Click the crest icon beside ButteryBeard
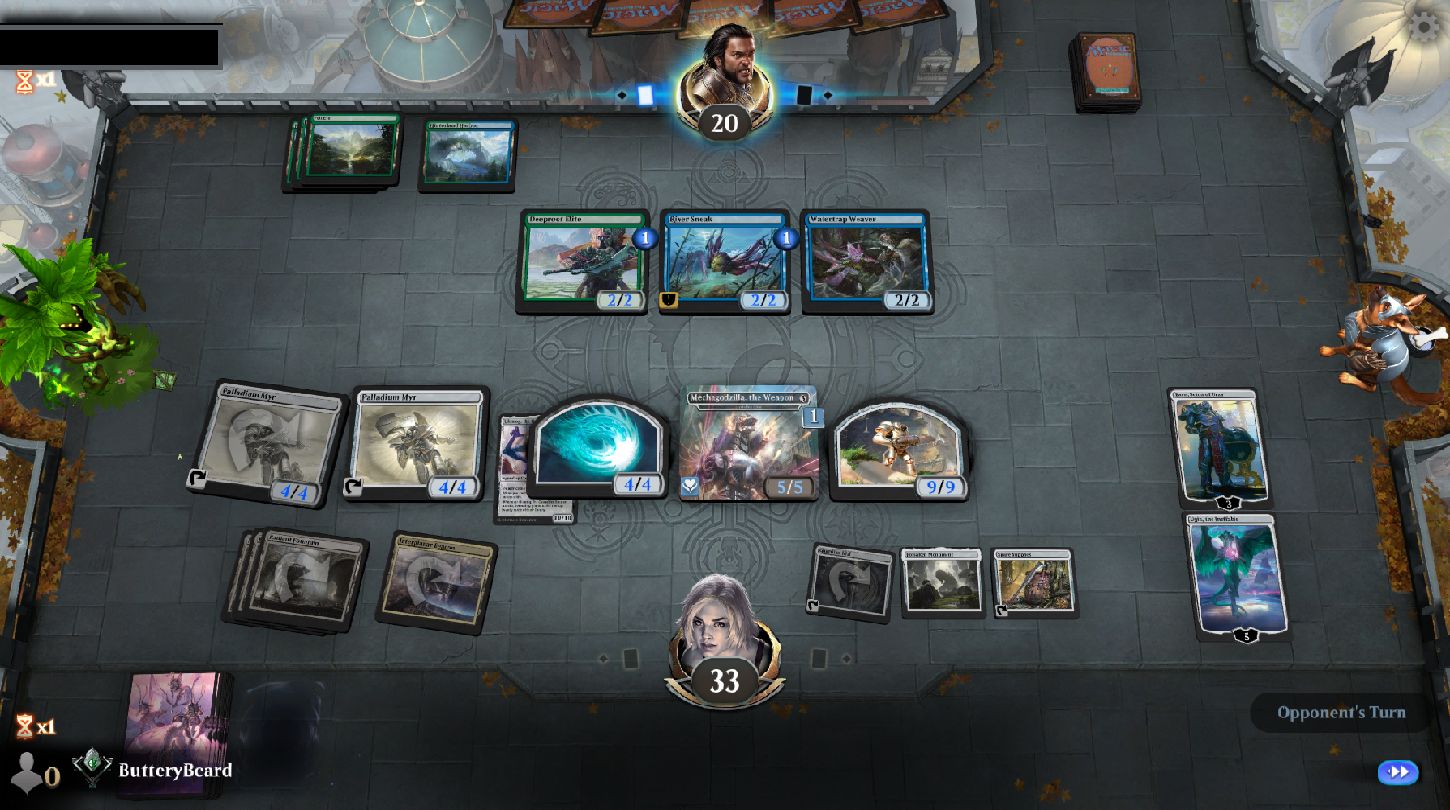The width and height of the screenshot is (1450, 810). coord(90,771)
